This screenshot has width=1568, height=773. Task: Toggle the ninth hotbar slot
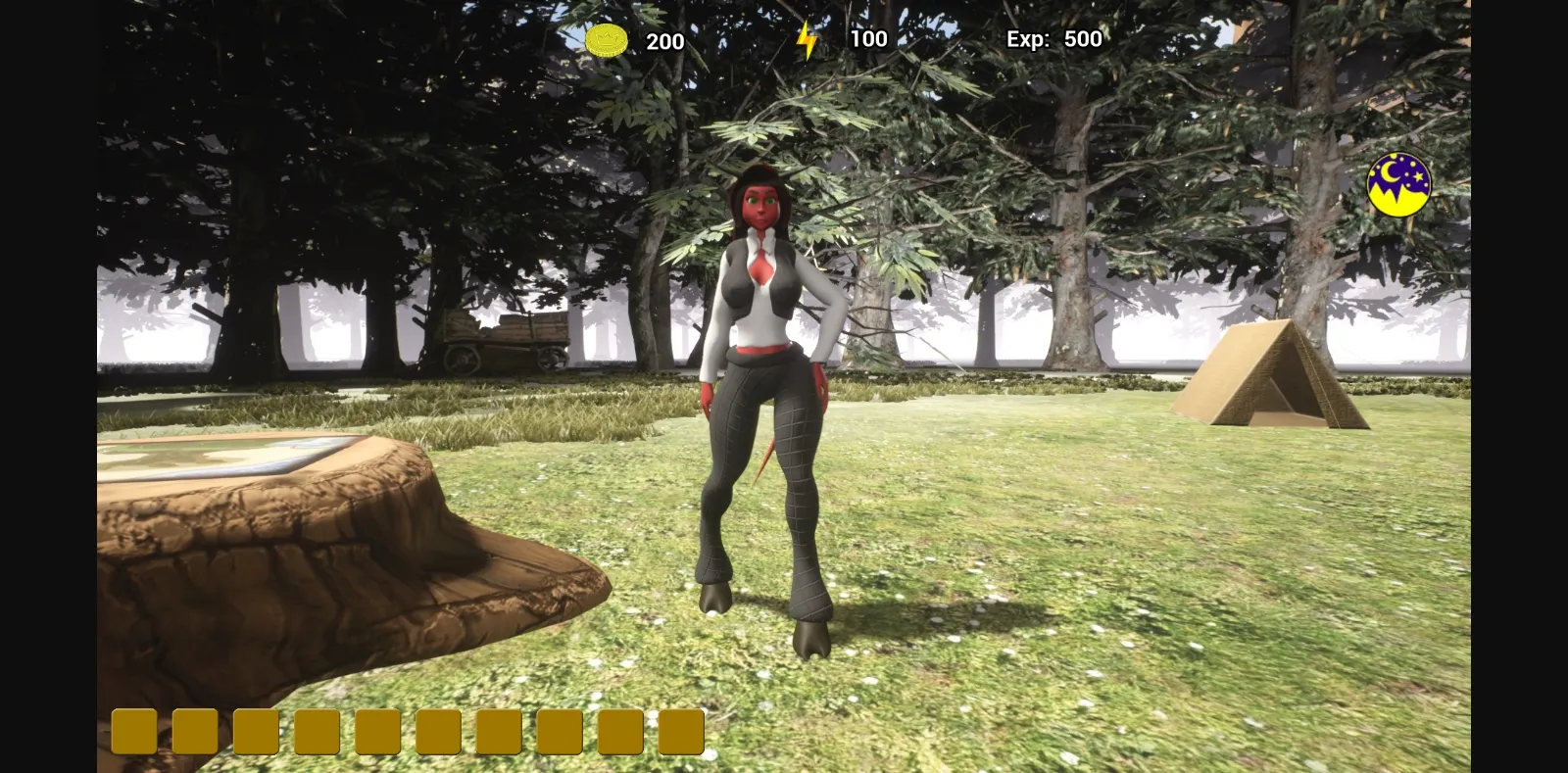coord(619,730)
